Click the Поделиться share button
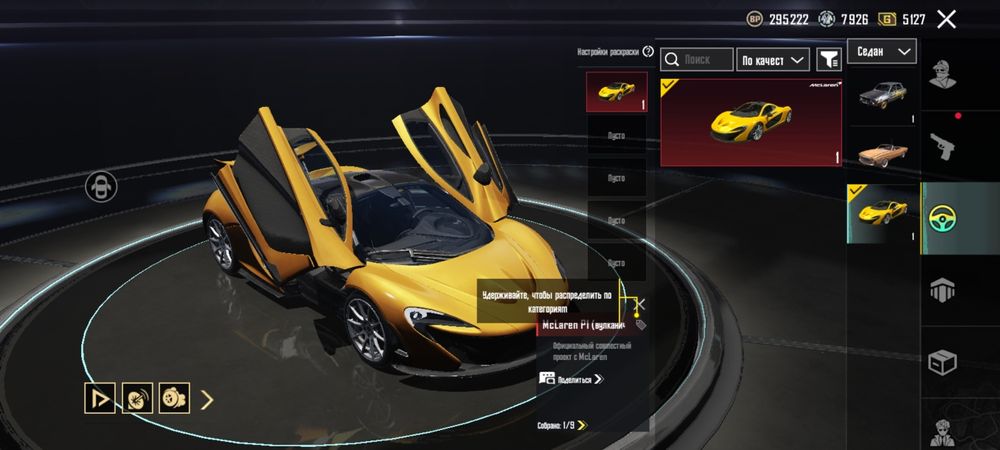The image size is (1000, 450). coord(572,379)
